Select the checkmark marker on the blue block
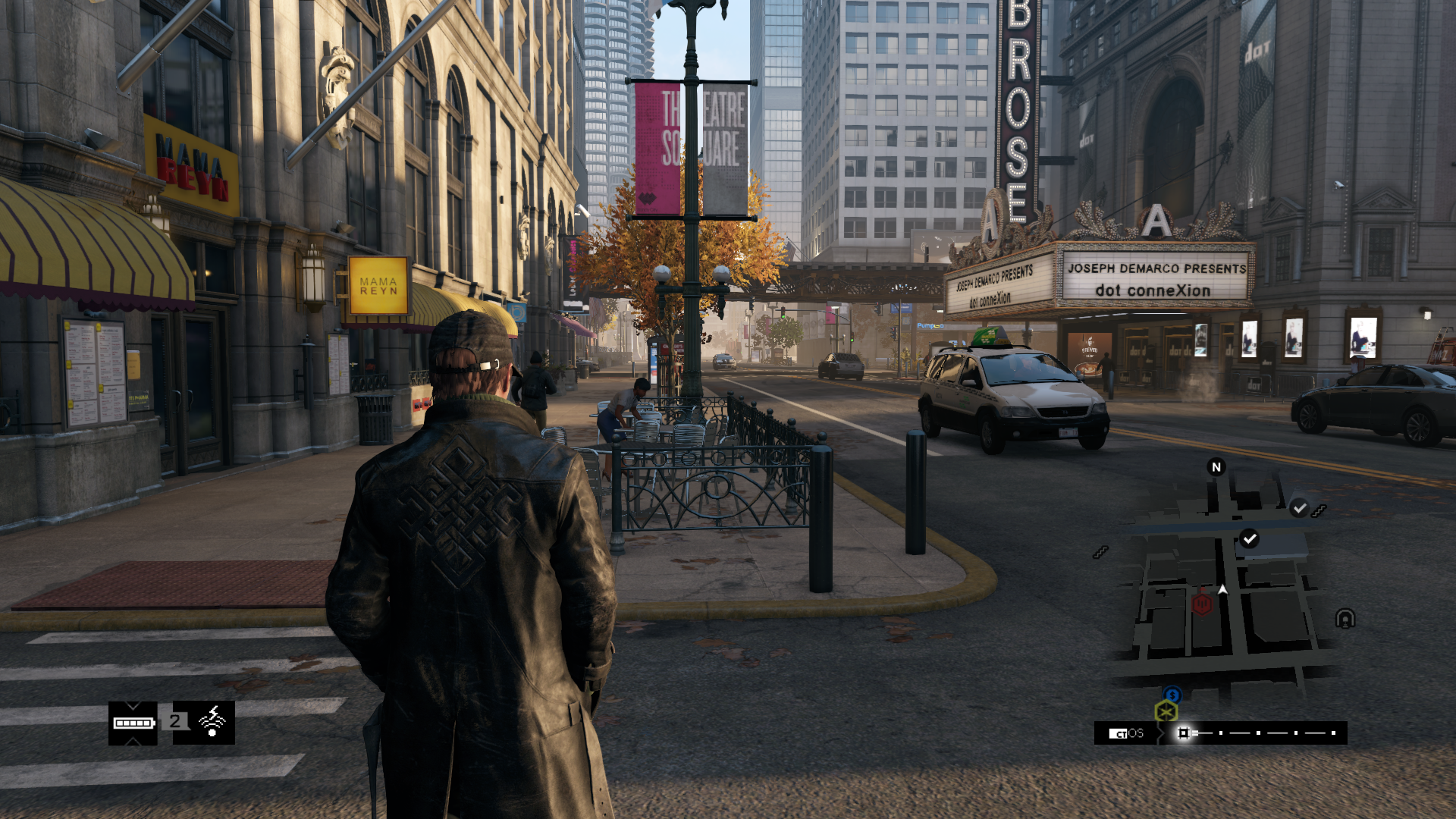The width and height of the screenshot is (1456, 819). [1249, 539]
